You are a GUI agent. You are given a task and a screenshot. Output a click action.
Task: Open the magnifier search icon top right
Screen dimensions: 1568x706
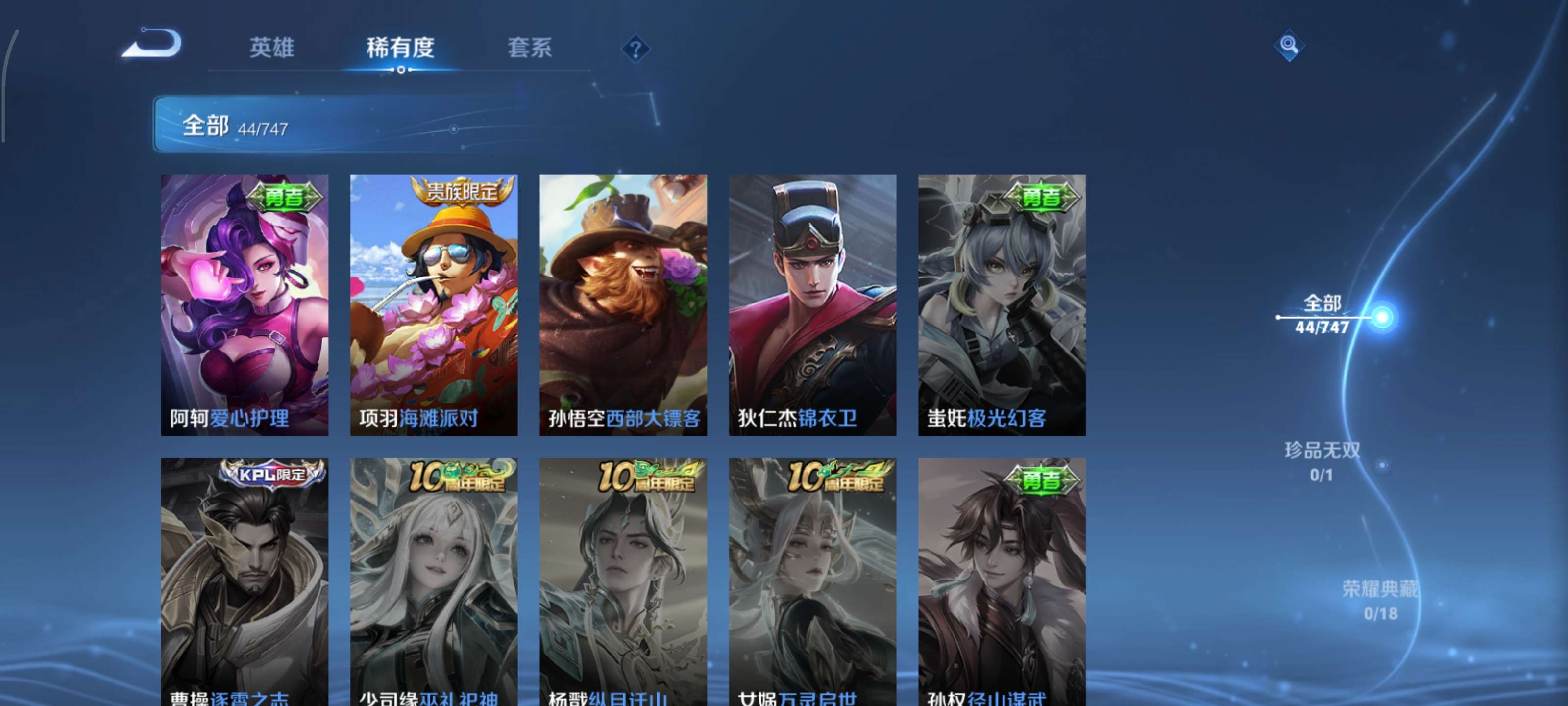(1291, 45)
